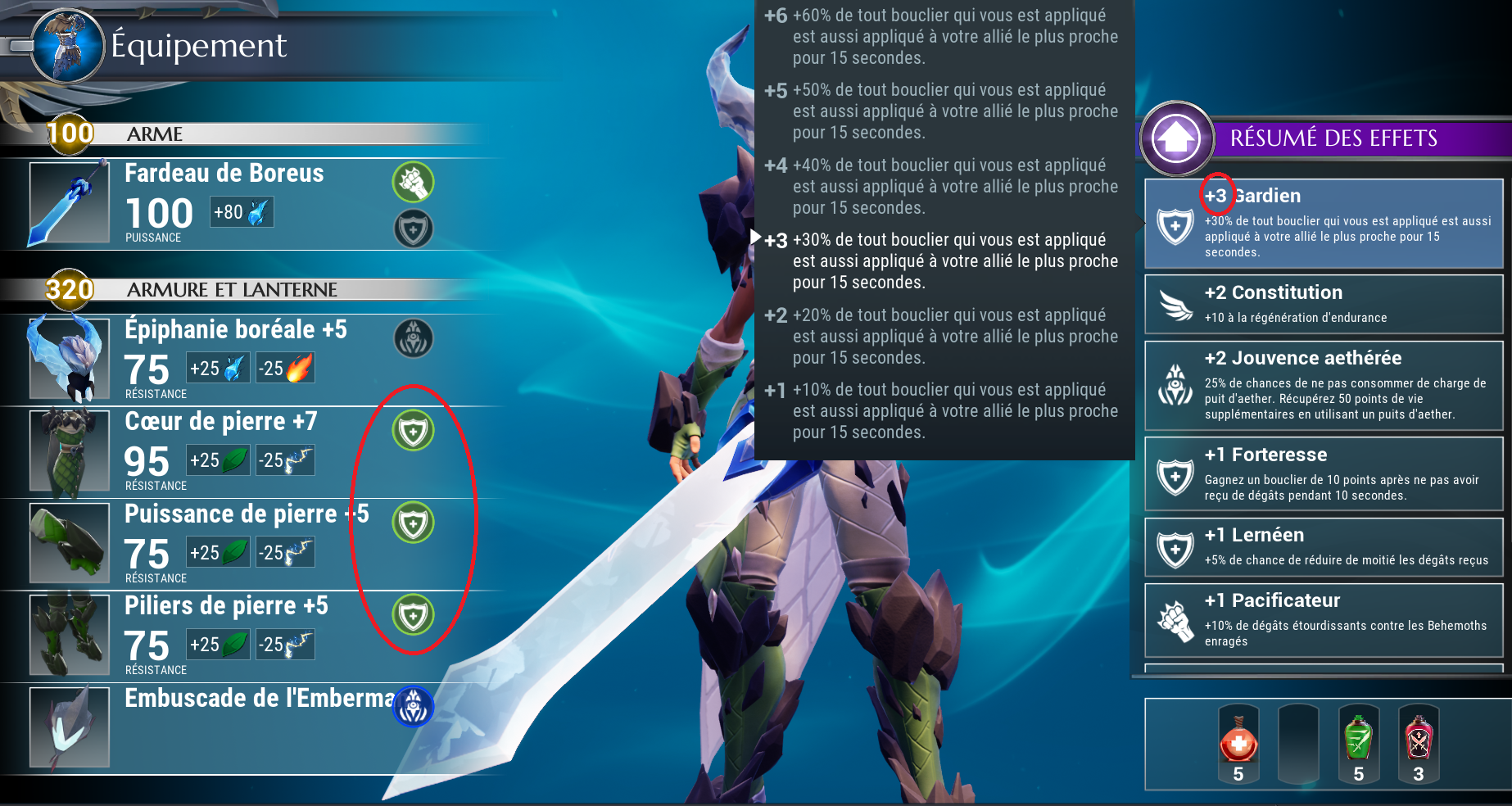Click the Pacificateur fist icon on Fardeau de Boreus
The height and width of the screenshot is (806, 1512).
tap(414, 183)
